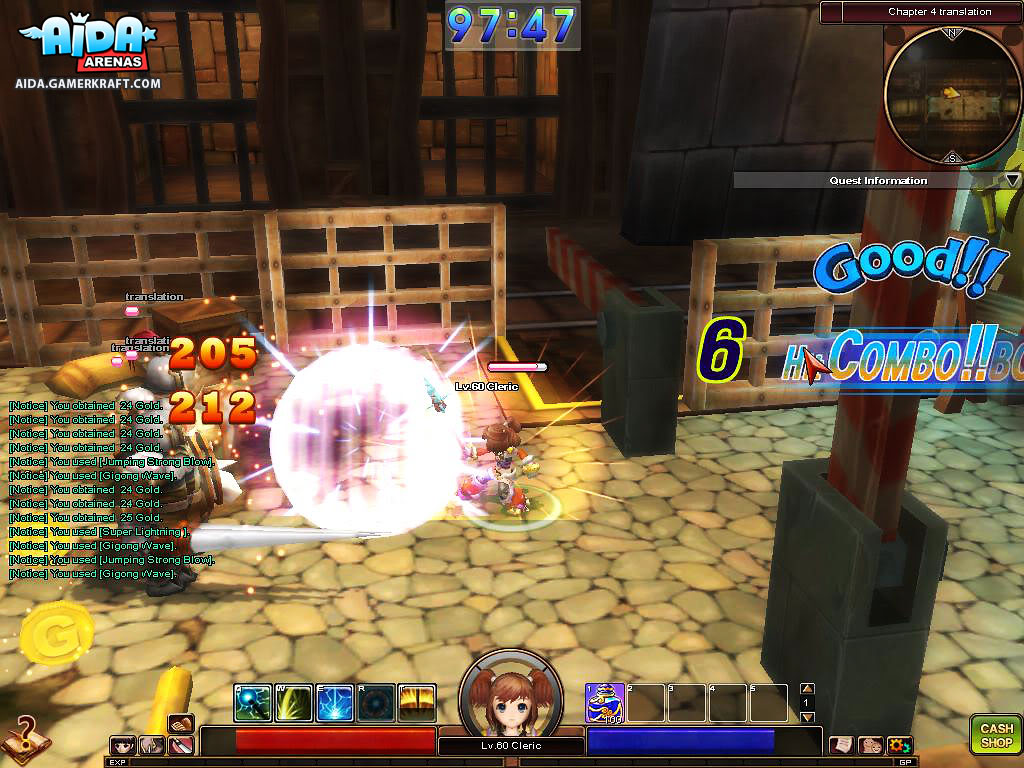Click the red blade icon button

tap(181, 745)
